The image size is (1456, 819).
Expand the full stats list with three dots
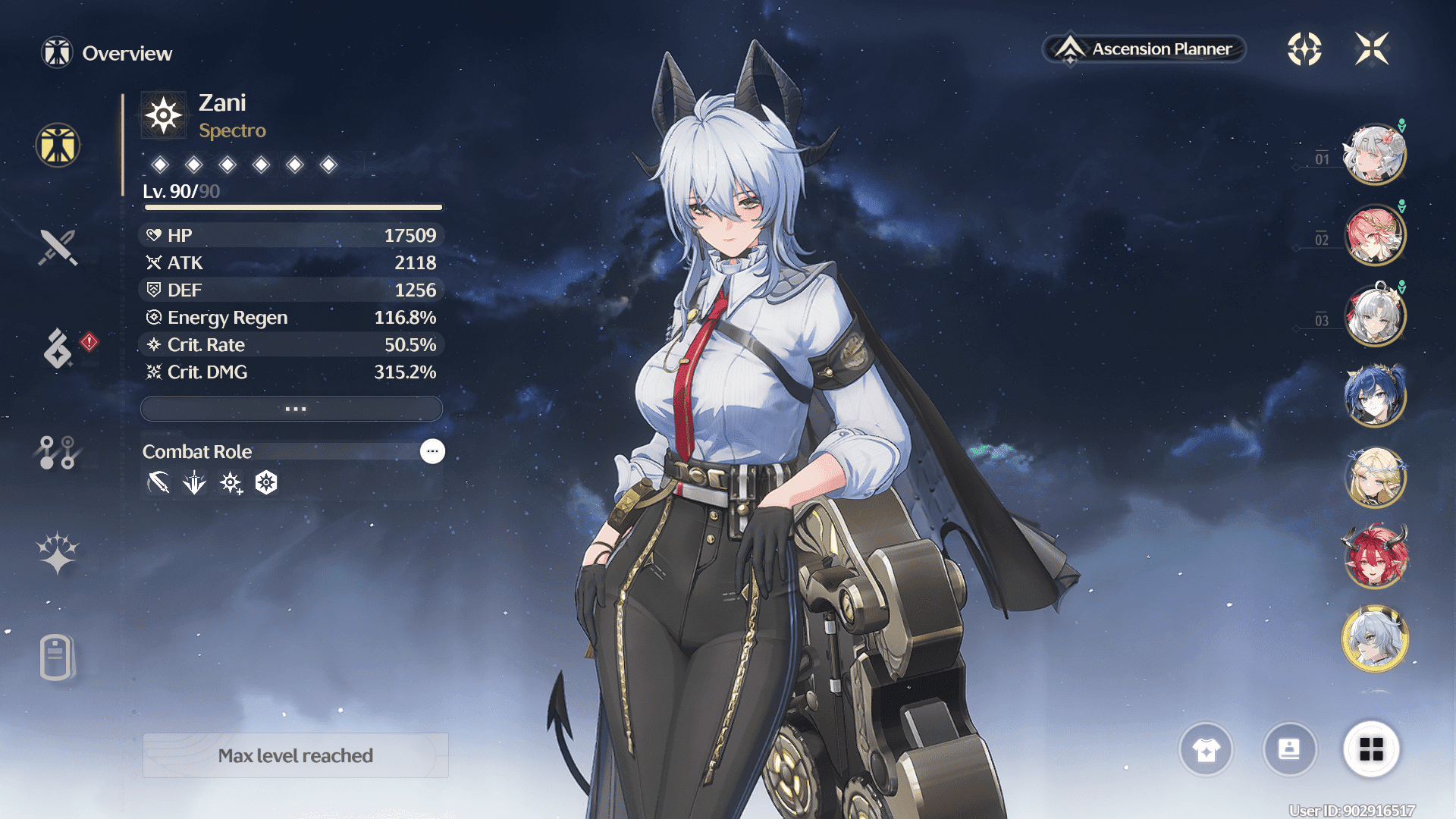click(292, 409)
